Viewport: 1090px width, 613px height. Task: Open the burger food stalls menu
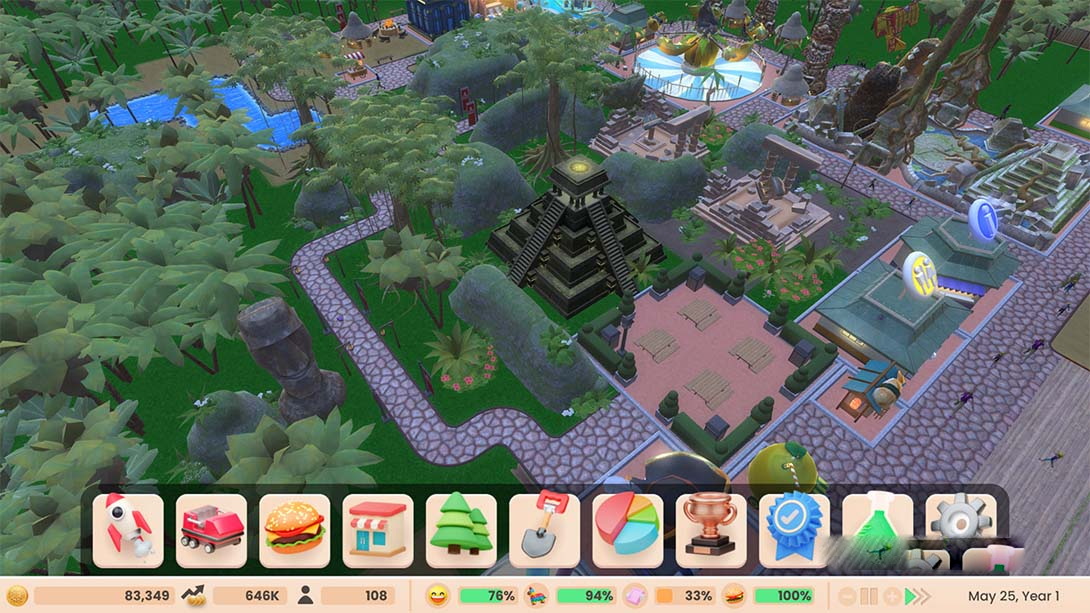(294, 530)
